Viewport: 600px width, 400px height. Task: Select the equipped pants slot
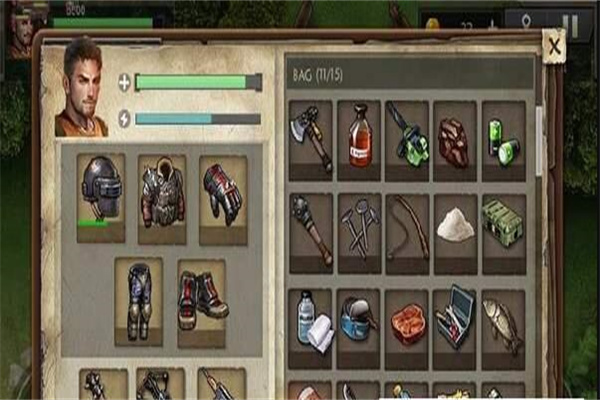click(138, 300)
